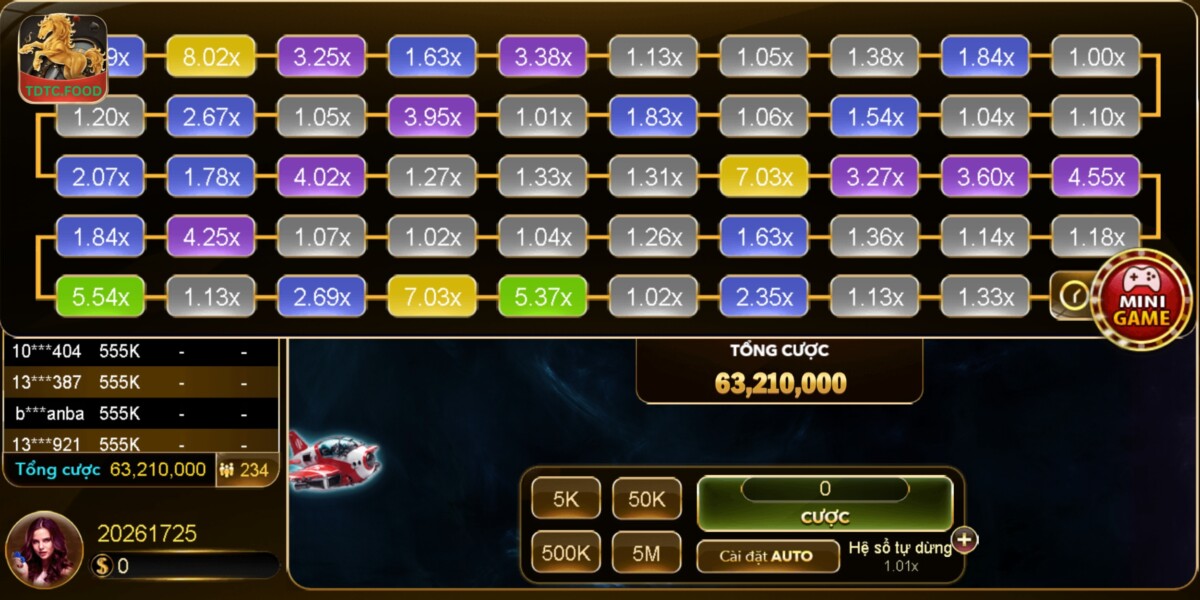The image size is (1200, 600).
Task: Click the coin balance icon
Action: [x=102, y=566]
